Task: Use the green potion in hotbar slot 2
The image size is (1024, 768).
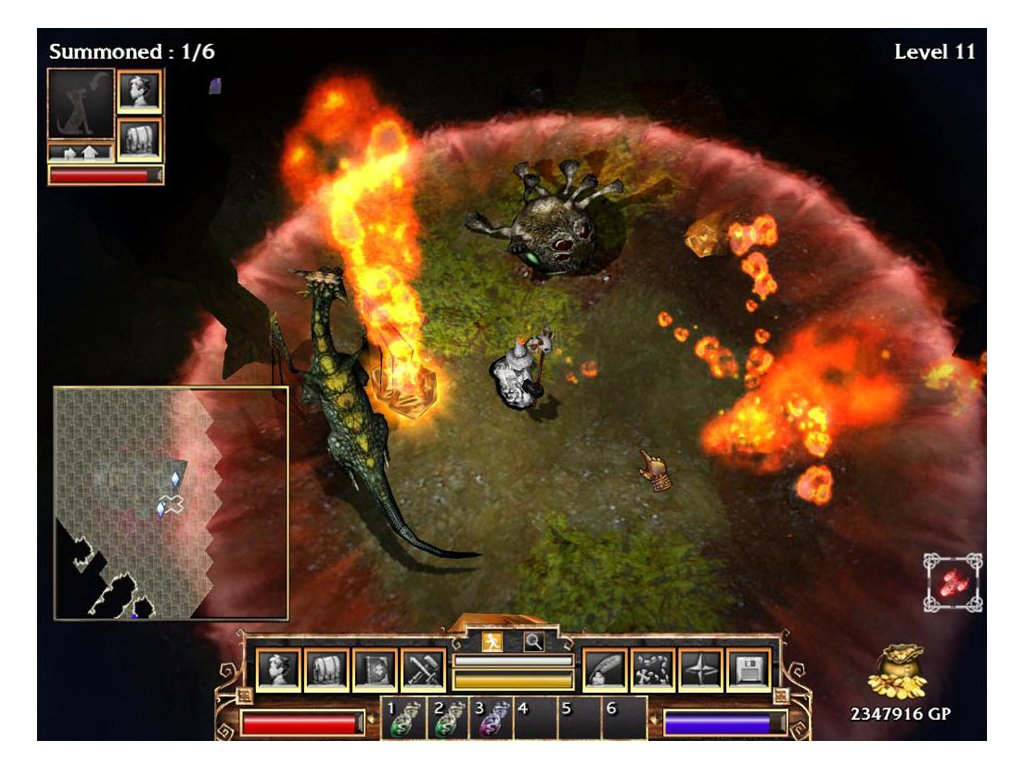Action: (447, 720)
